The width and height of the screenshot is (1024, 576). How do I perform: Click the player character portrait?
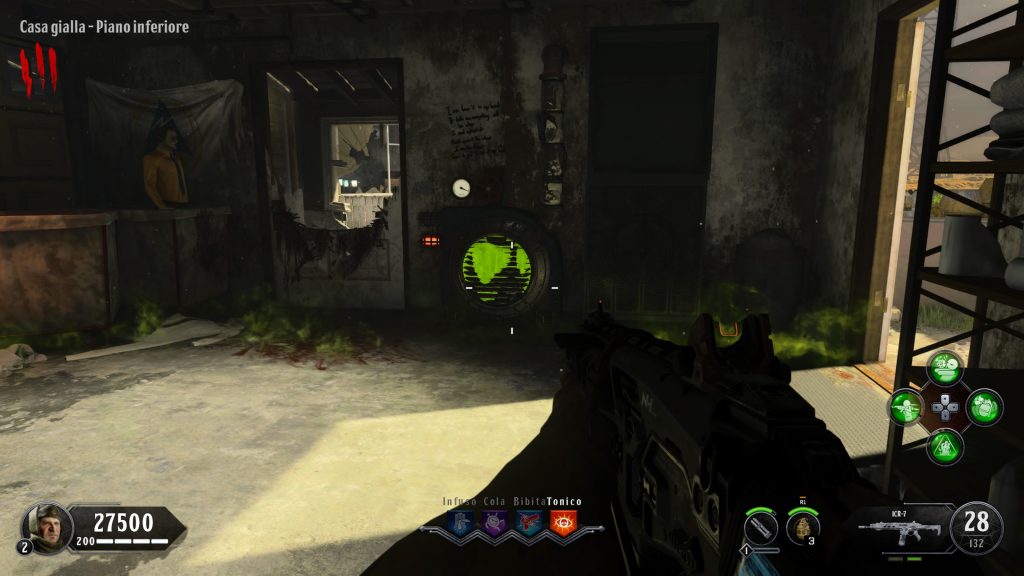click(47, 524)
